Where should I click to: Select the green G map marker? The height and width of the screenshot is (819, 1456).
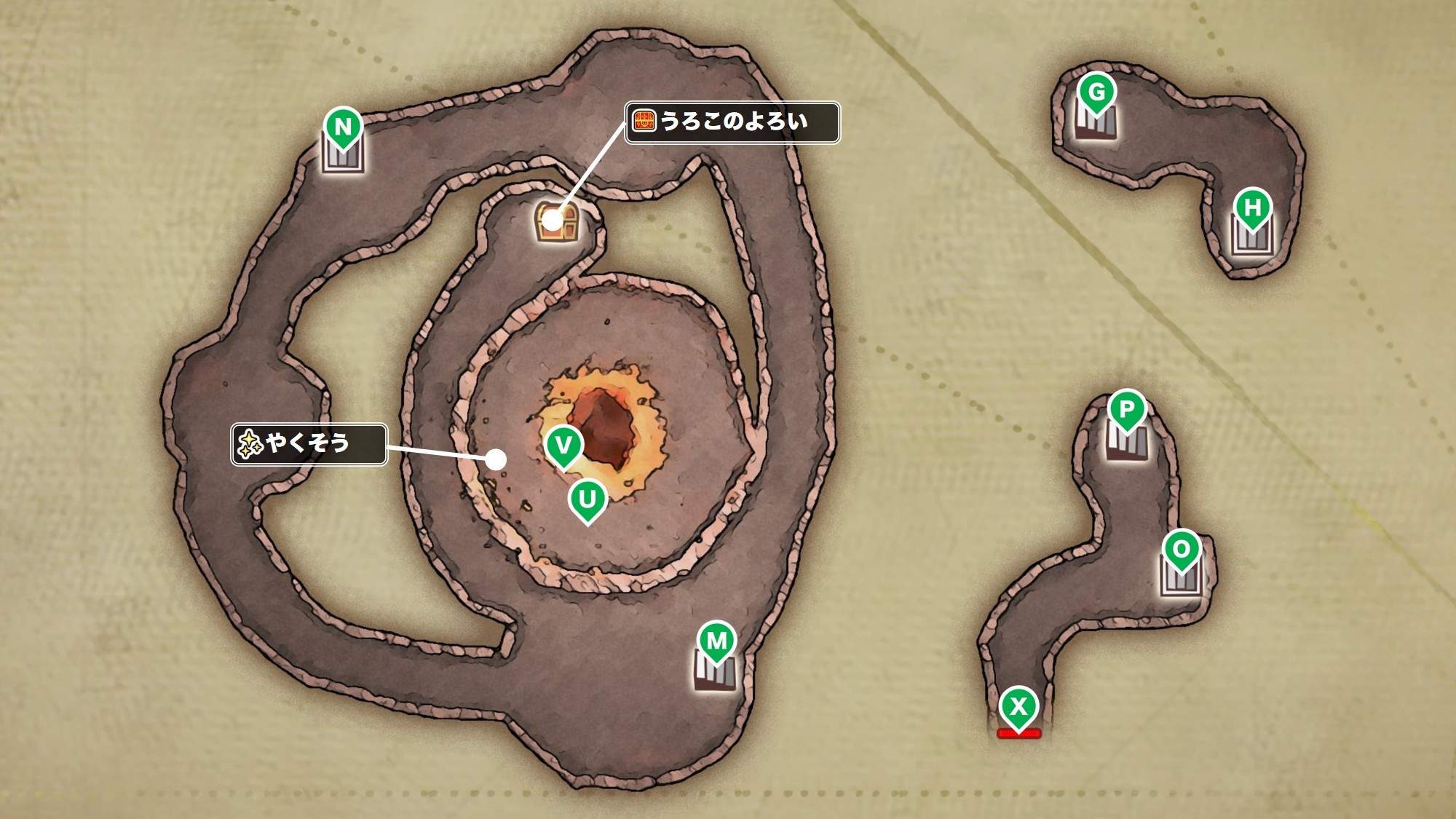(x=1096, y=92)
